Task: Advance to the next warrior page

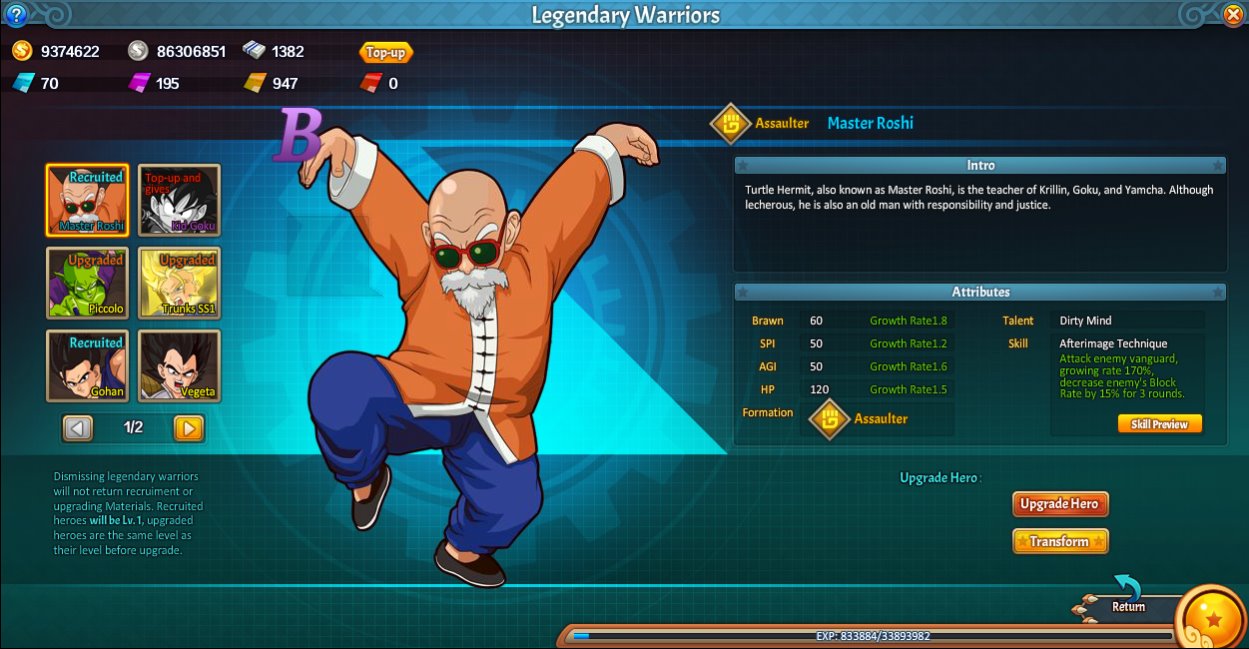Action: (188, 428)
